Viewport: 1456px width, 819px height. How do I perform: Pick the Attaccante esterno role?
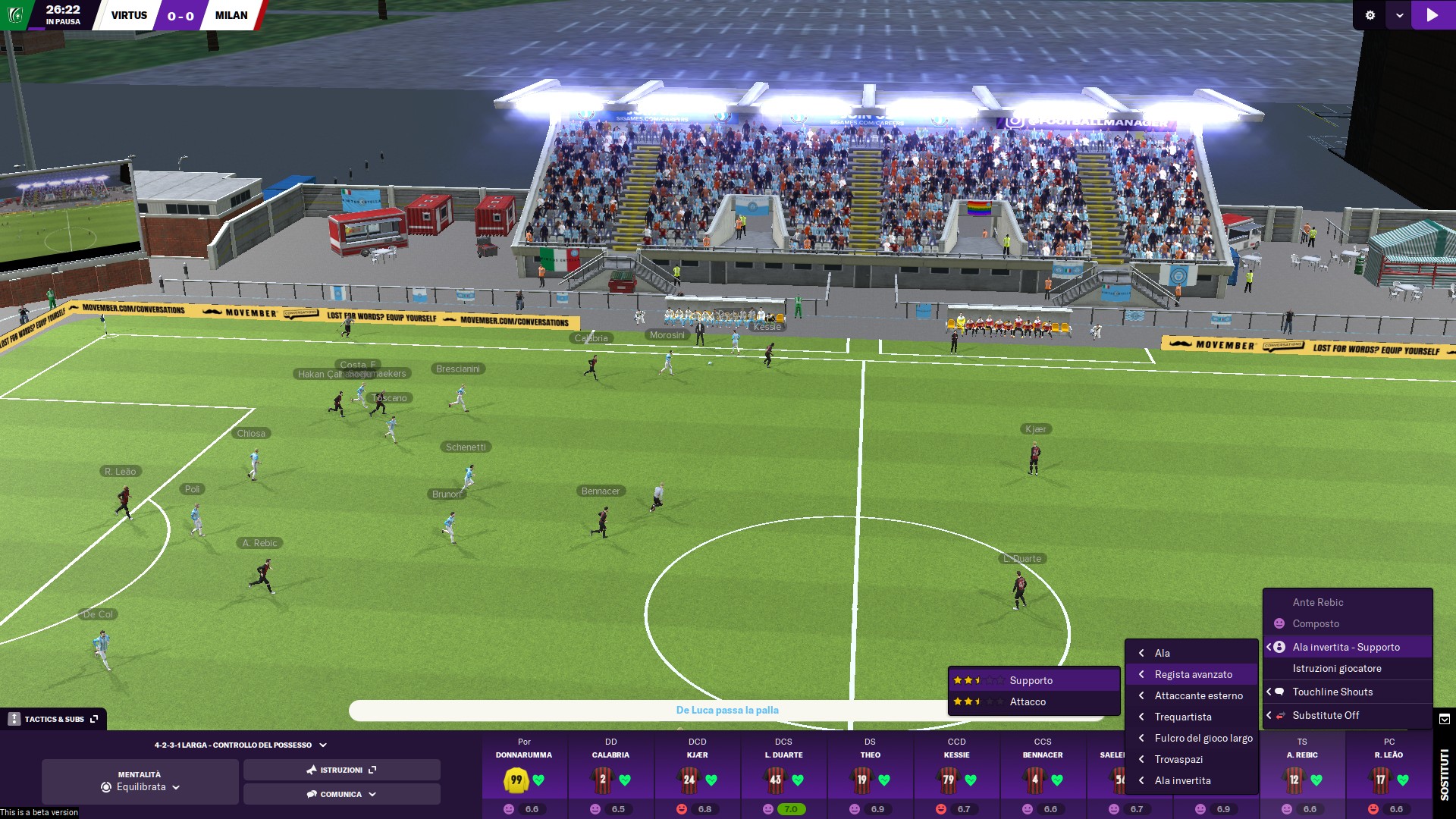(1198, 695)
